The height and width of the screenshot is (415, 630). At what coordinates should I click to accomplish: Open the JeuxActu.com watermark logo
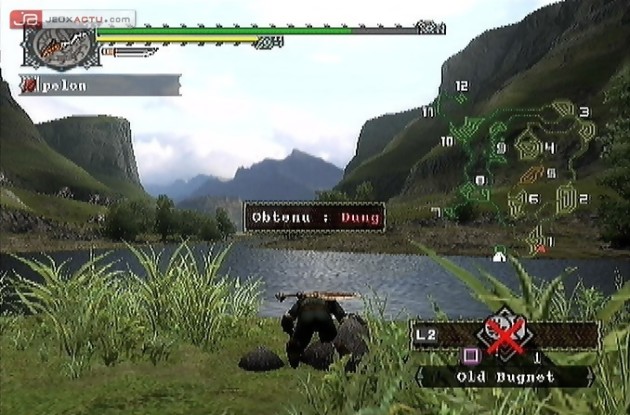tap(72, 18)
